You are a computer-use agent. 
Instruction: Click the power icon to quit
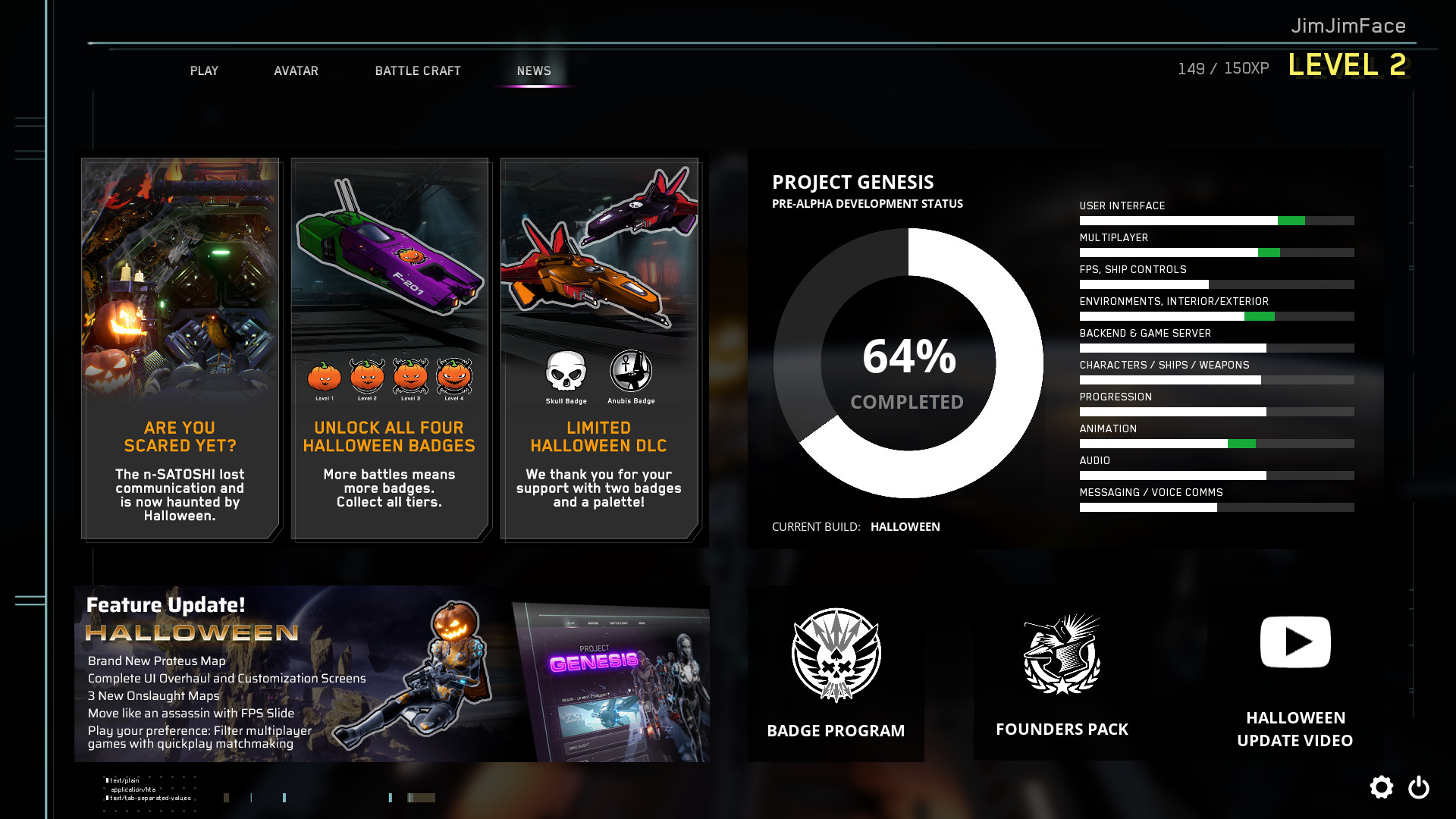coord(1419,787)
